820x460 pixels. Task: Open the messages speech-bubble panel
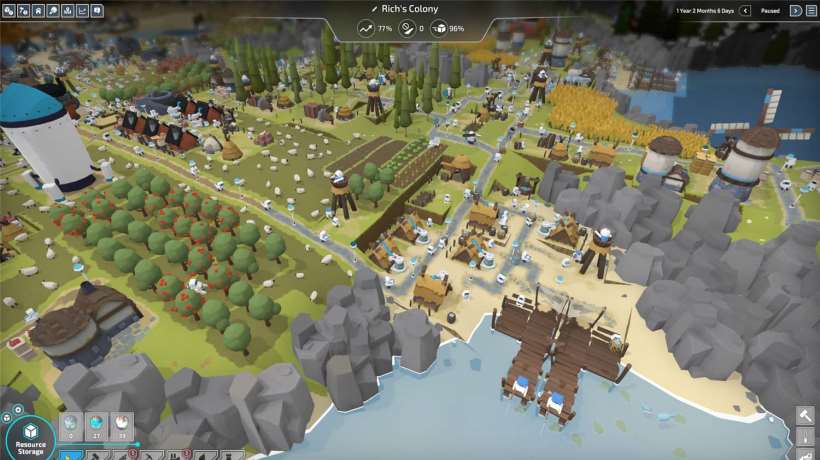(x=97, y=11)
